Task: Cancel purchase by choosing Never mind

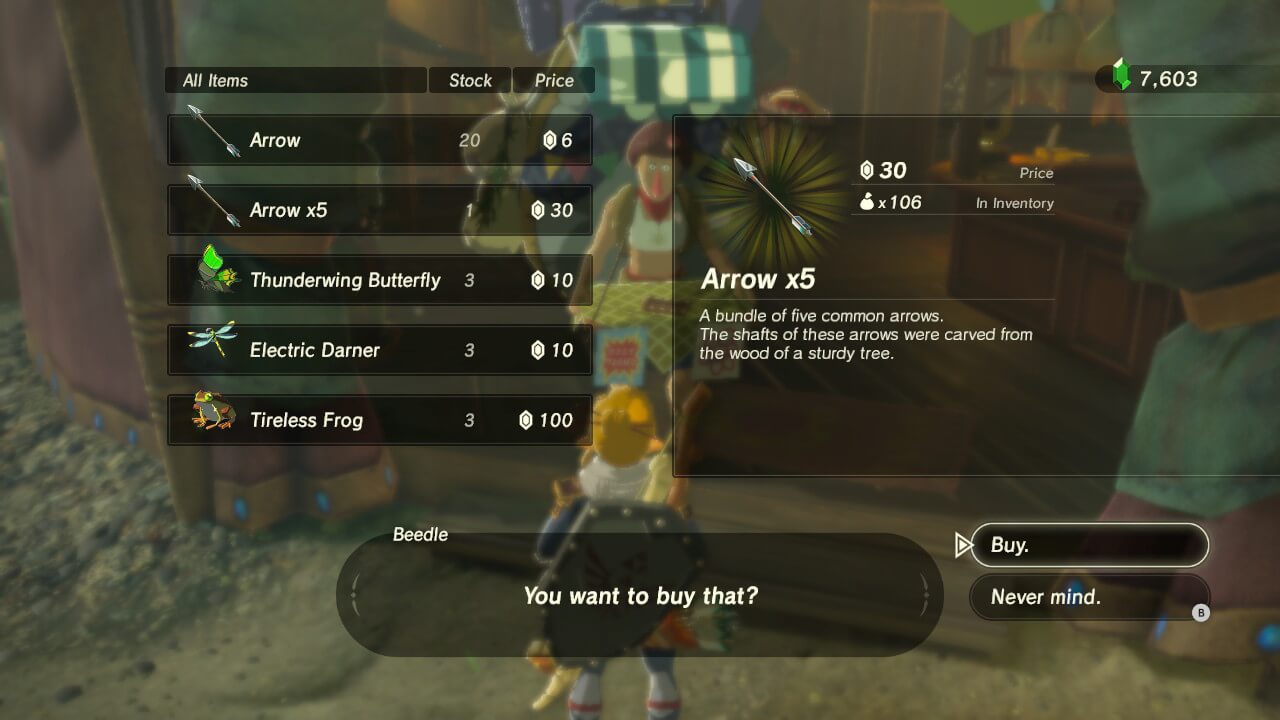Action: [1089, 597]
